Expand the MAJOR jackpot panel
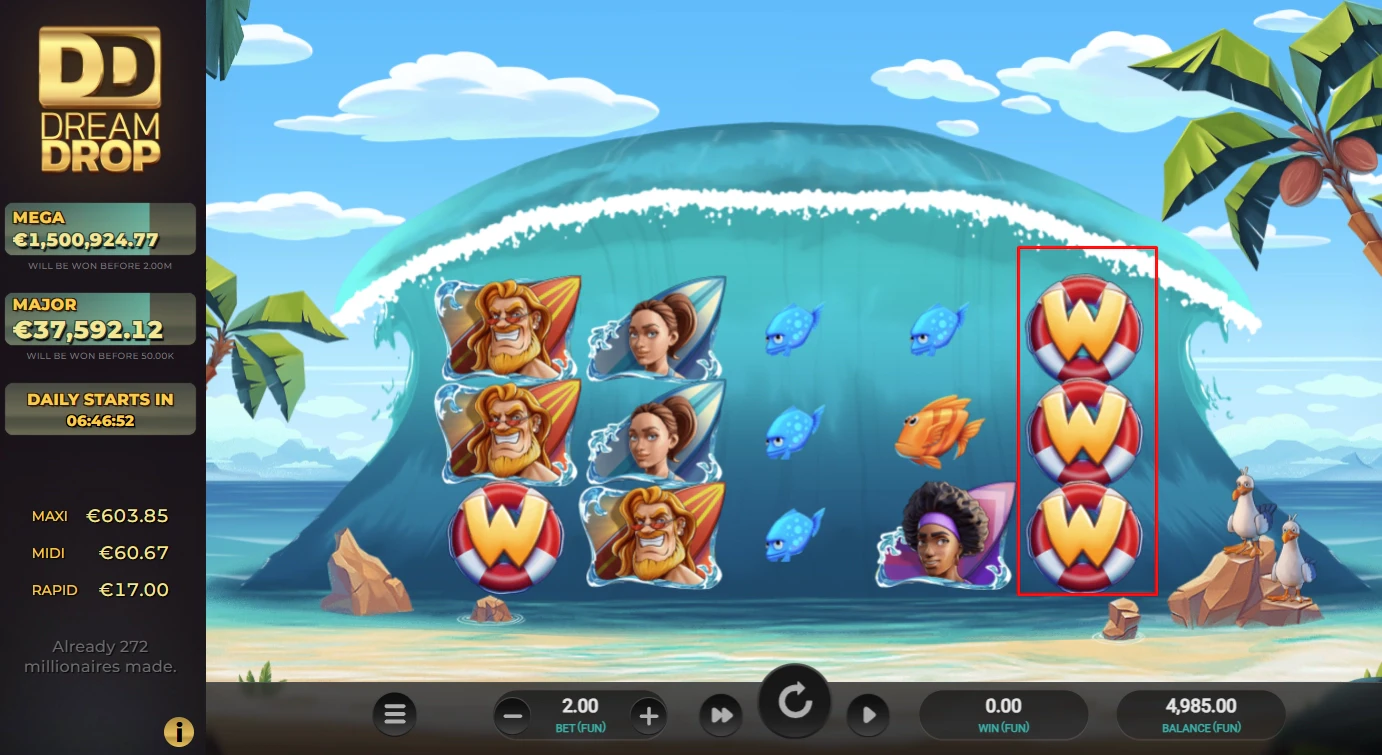Viewport: 1382px width, 755px height. (x=100, y=318)
